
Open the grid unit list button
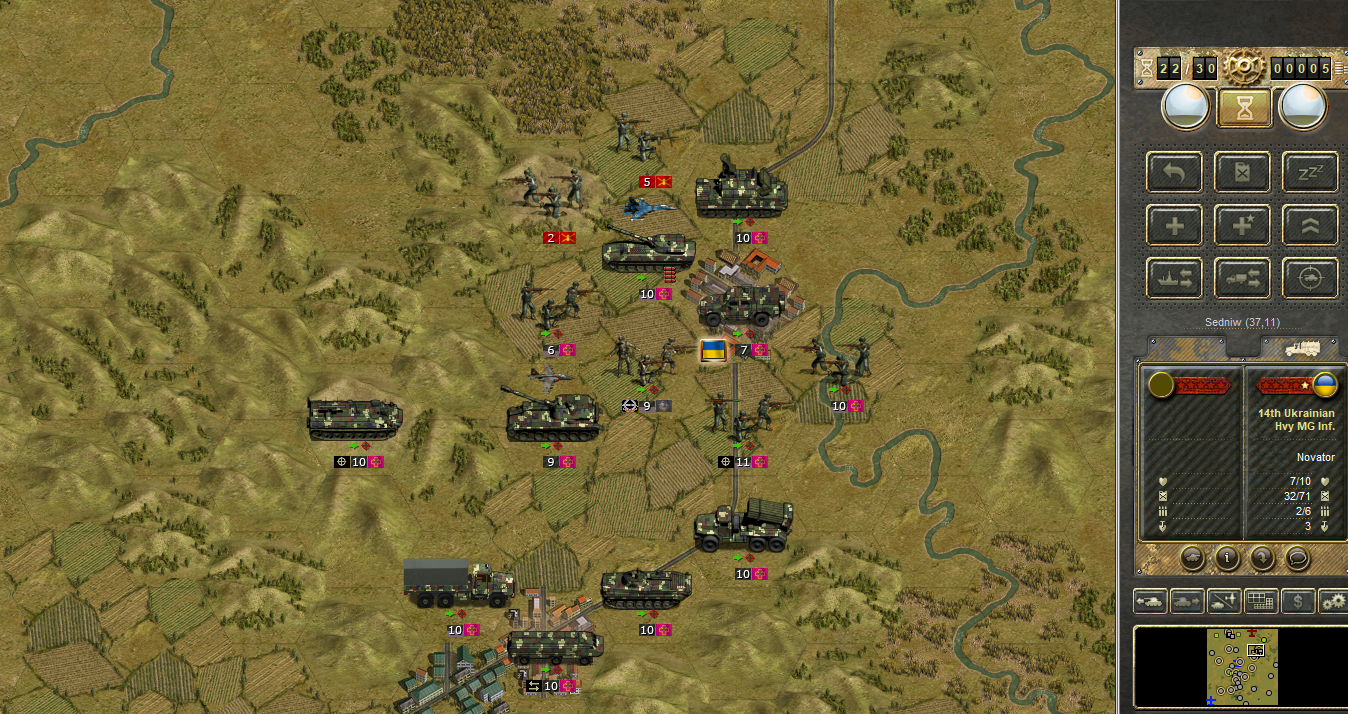point(1261,601)
